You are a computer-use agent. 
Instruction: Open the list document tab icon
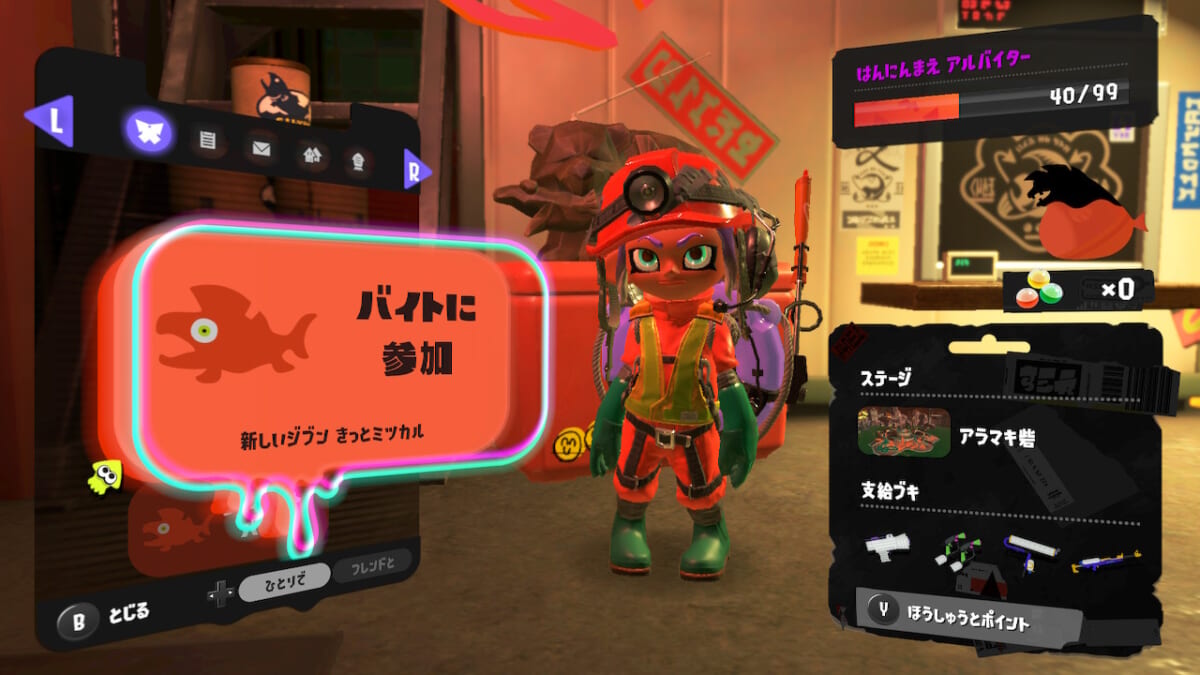tap(208, 141)
